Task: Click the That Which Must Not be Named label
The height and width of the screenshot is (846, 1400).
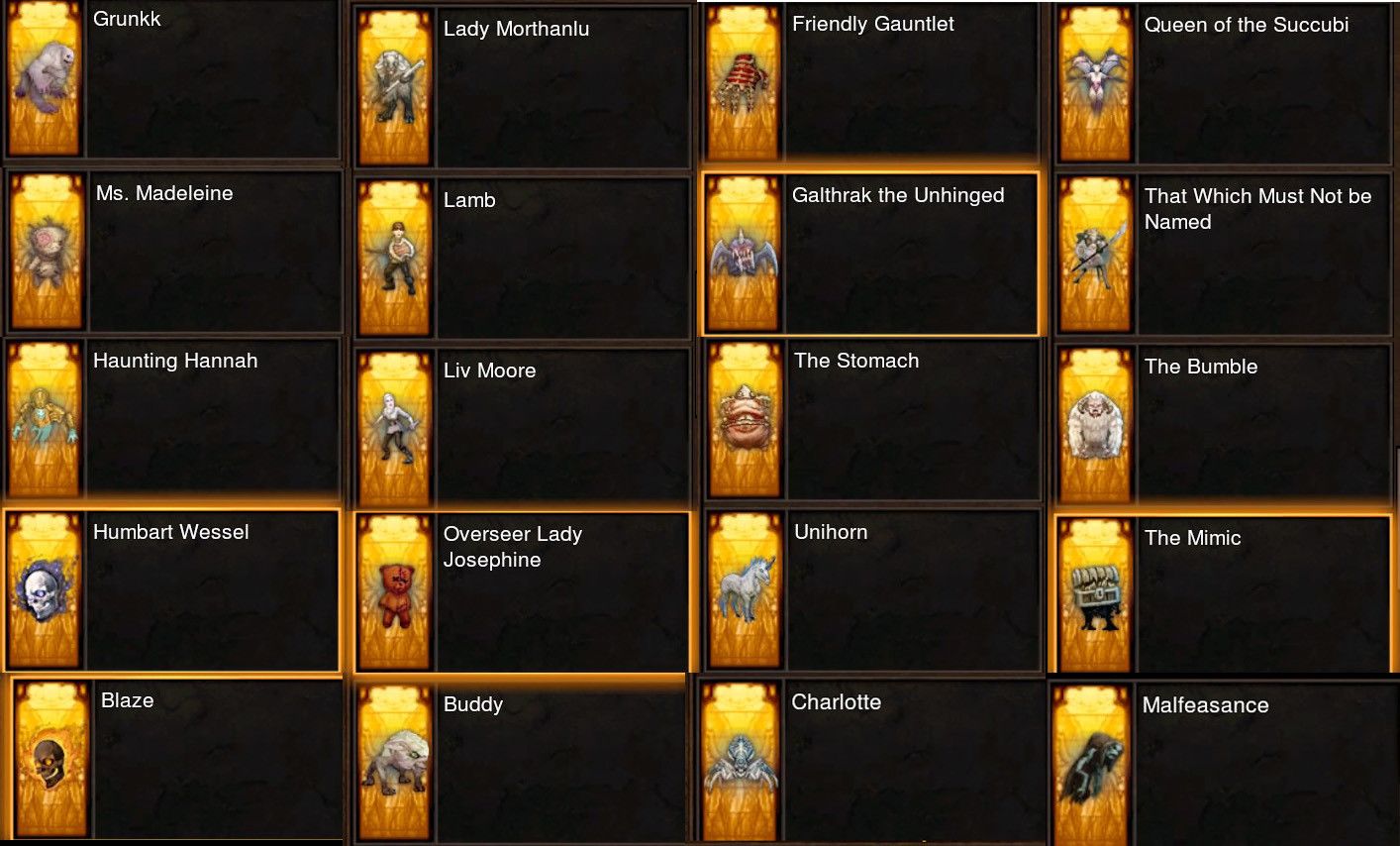Action: 1258,209
